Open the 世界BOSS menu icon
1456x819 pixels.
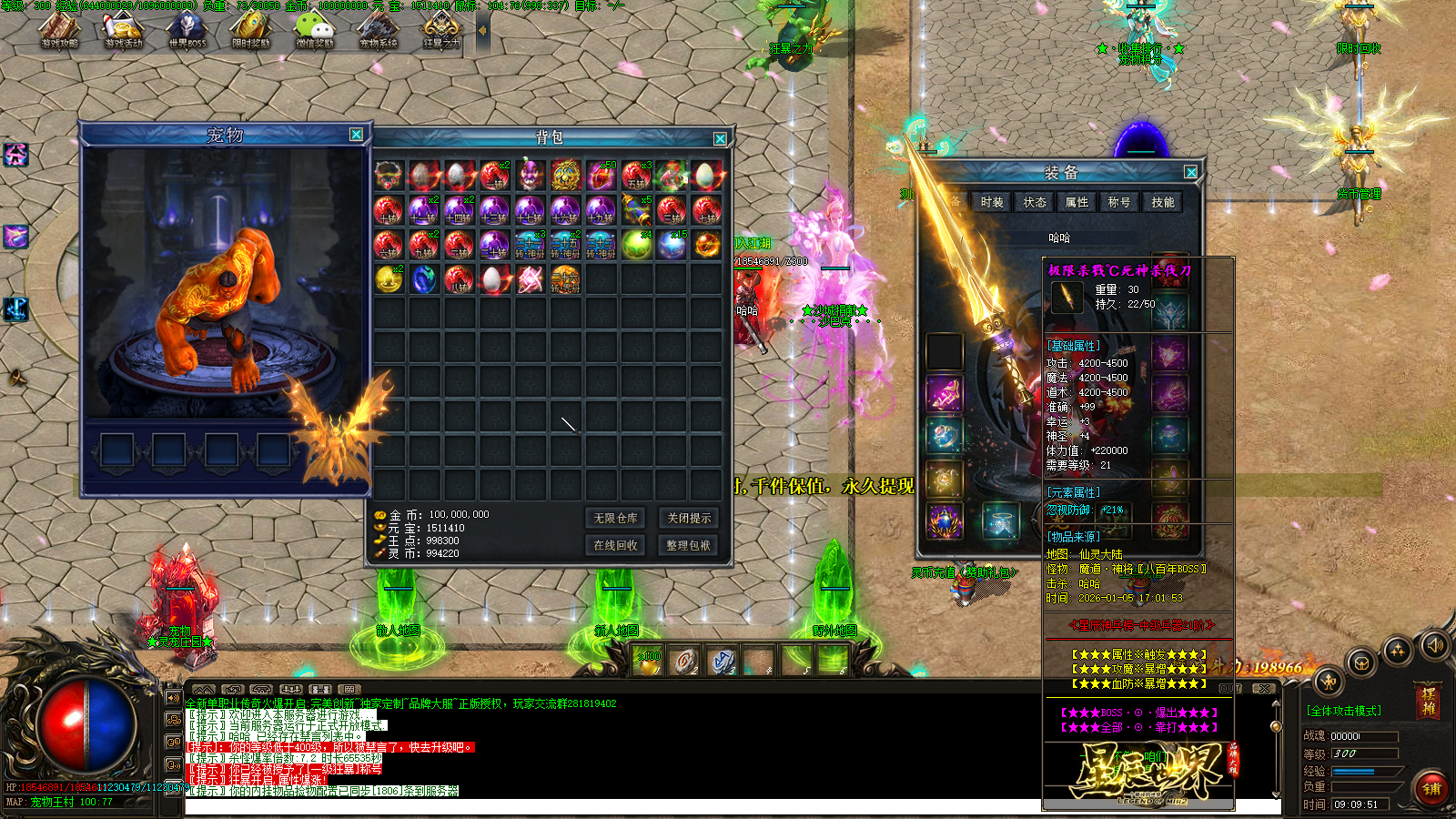click(187, 29)
